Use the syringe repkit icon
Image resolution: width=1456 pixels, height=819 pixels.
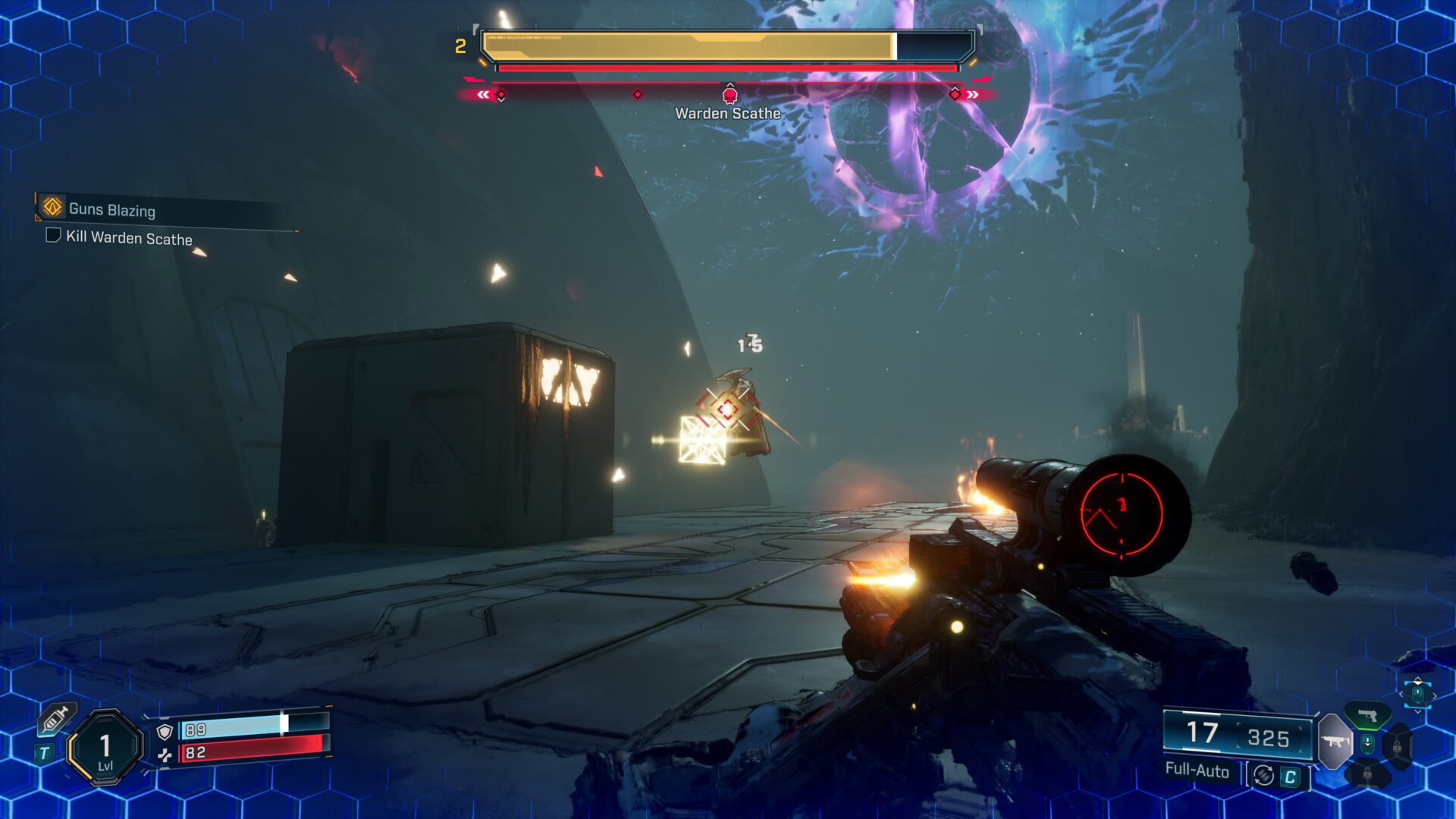55,719
